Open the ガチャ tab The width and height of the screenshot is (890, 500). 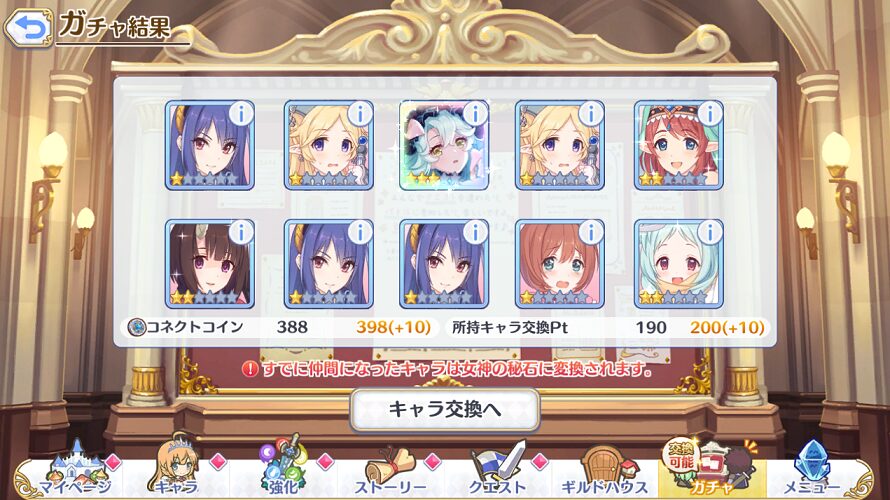[712, 473]
